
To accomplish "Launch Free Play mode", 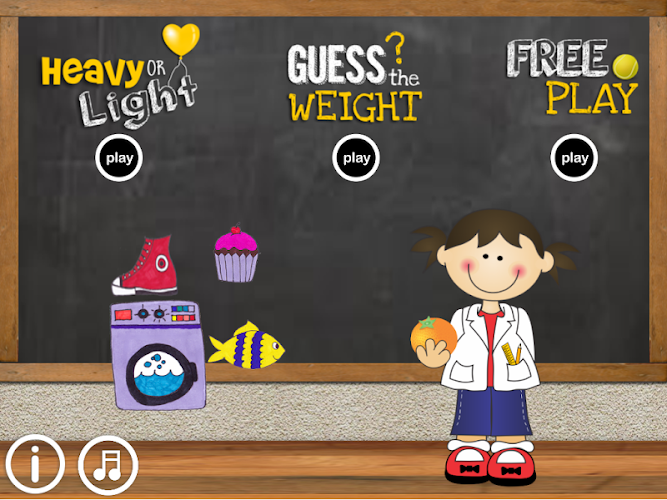I will [x=574, y=157].
